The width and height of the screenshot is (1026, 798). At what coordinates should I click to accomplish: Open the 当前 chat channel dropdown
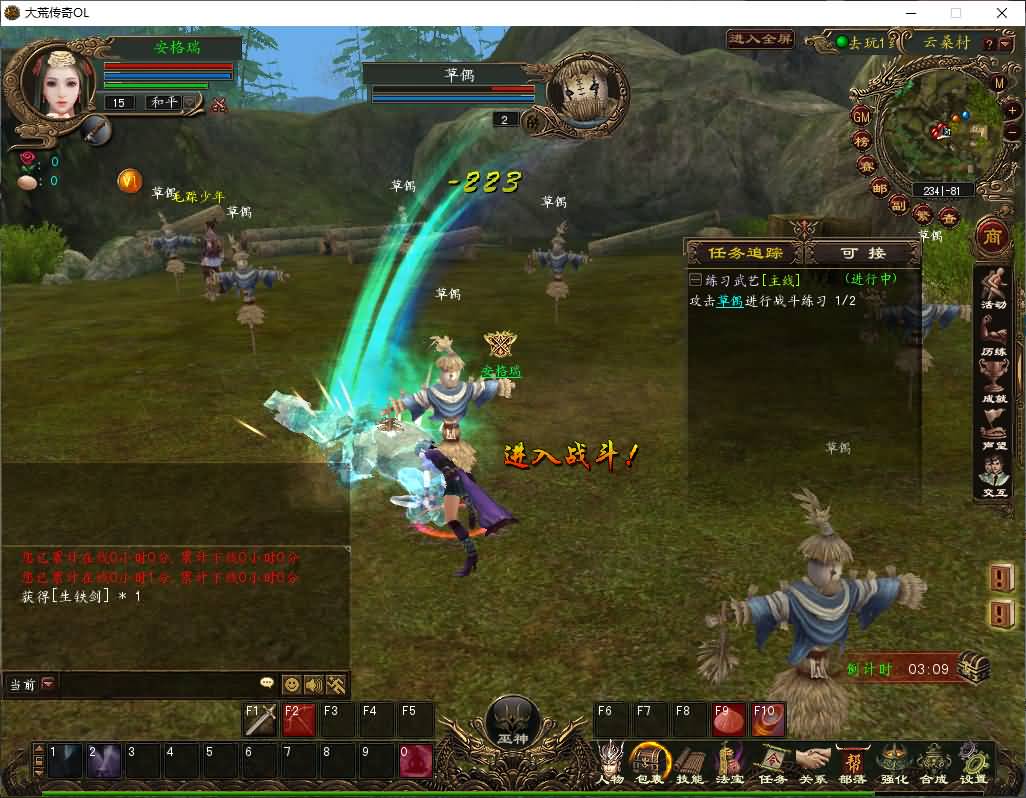point(48,684)
